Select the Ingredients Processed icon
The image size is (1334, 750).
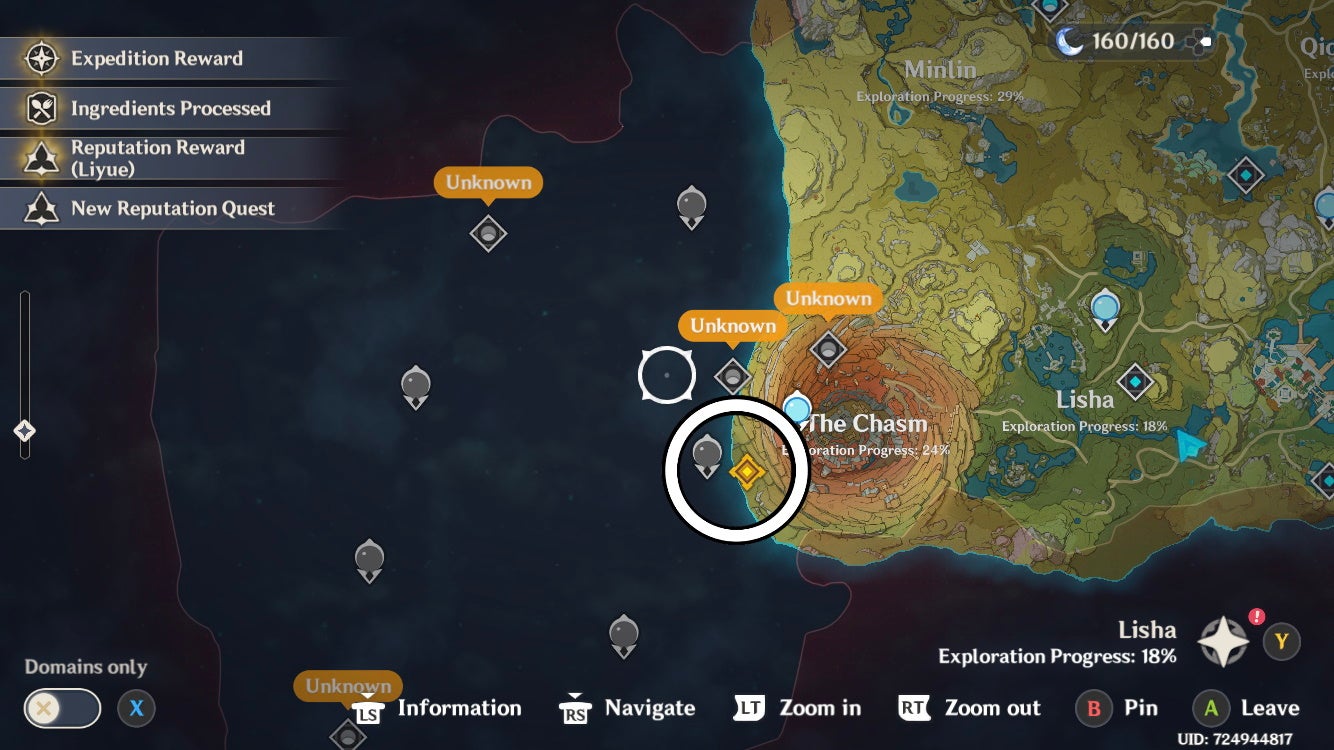[41, 108]
